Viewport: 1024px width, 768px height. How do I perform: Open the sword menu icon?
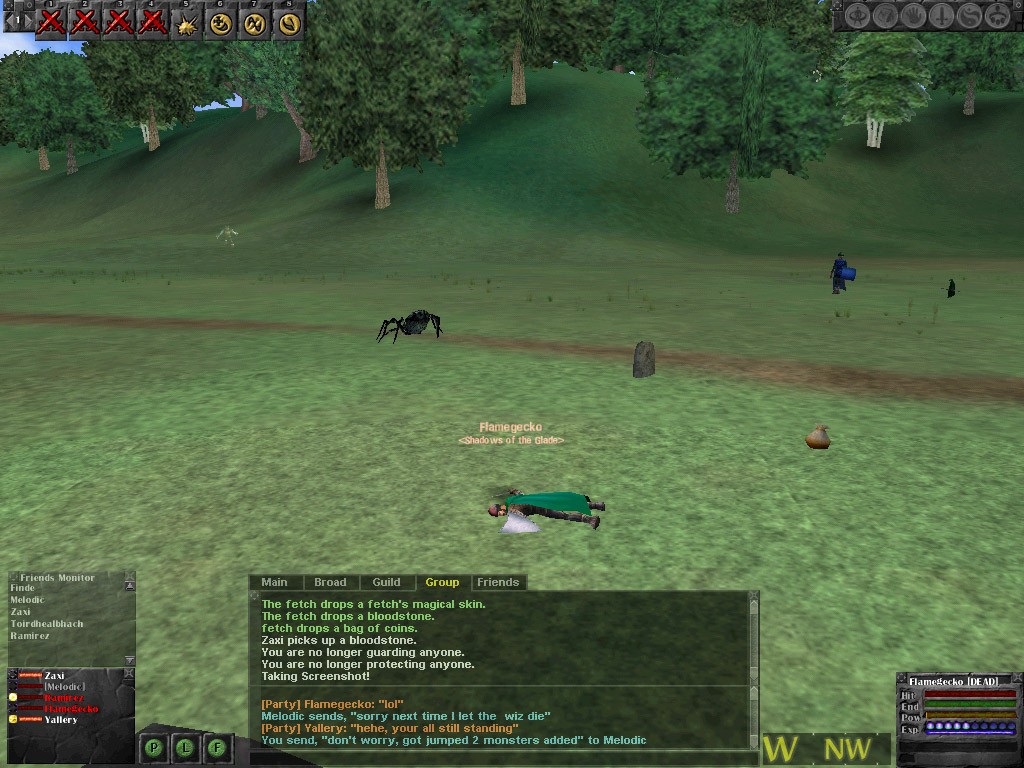(941, 16)
